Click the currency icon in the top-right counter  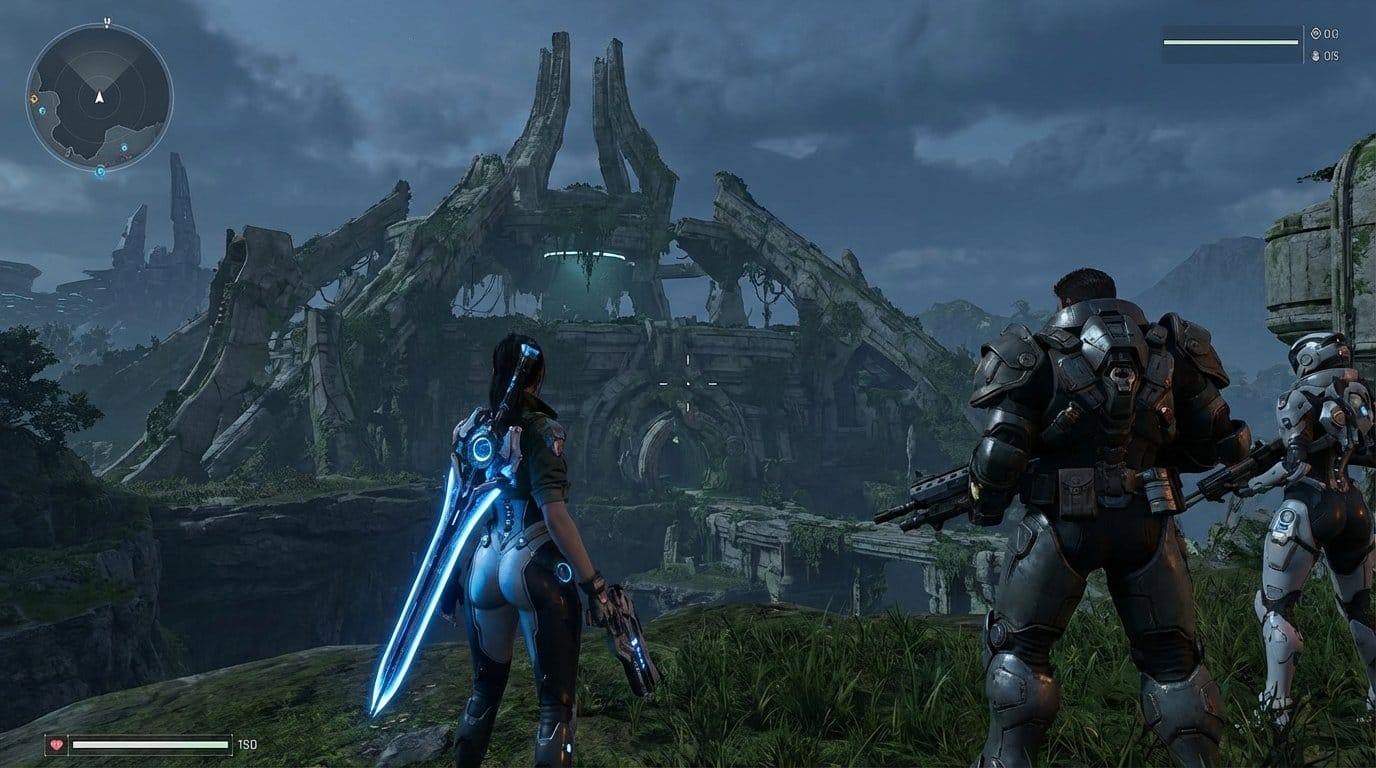[1315, 33]
